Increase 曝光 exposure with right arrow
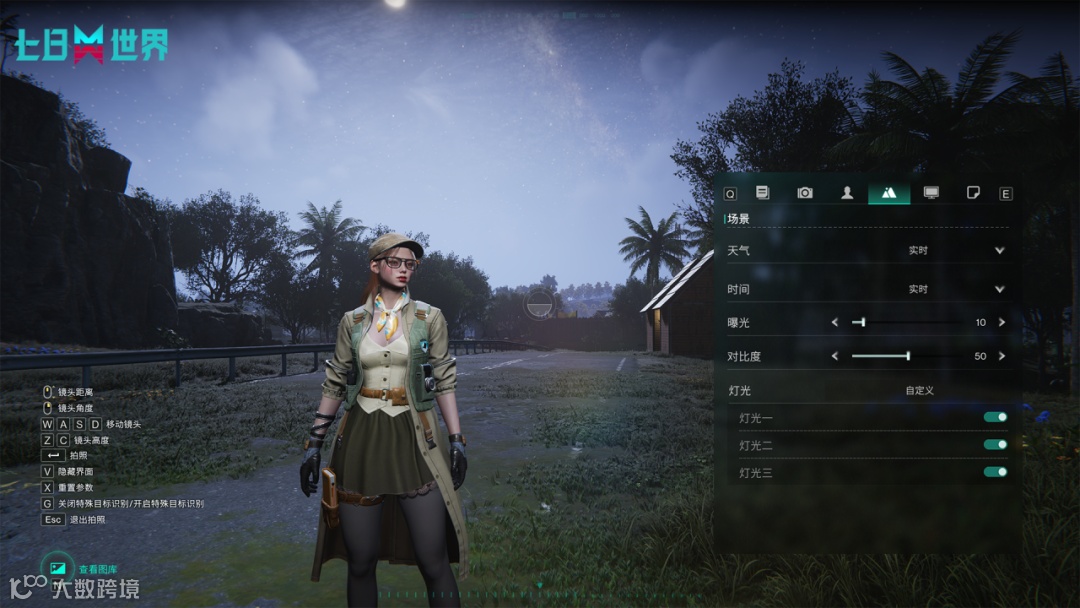The image size is (1080, 608). pyautogui.click(x=1001, y=322)
